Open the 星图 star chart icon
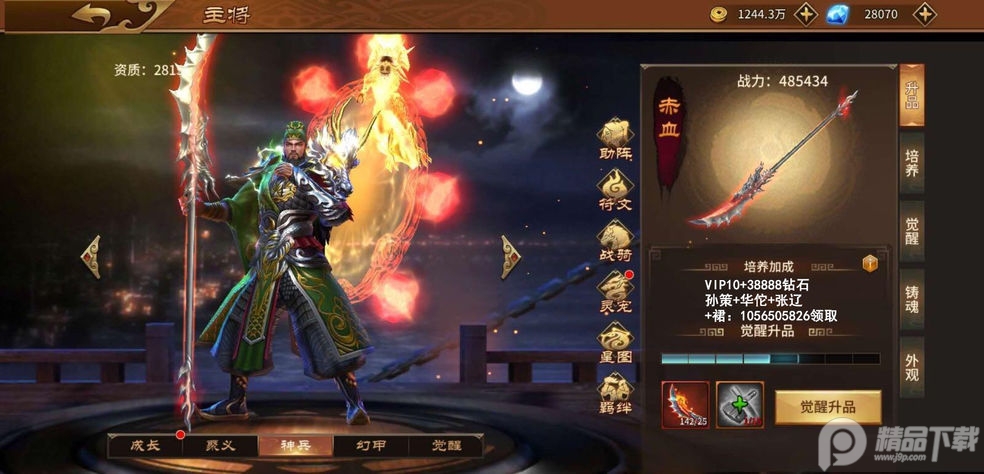 [x=615, y=343]
